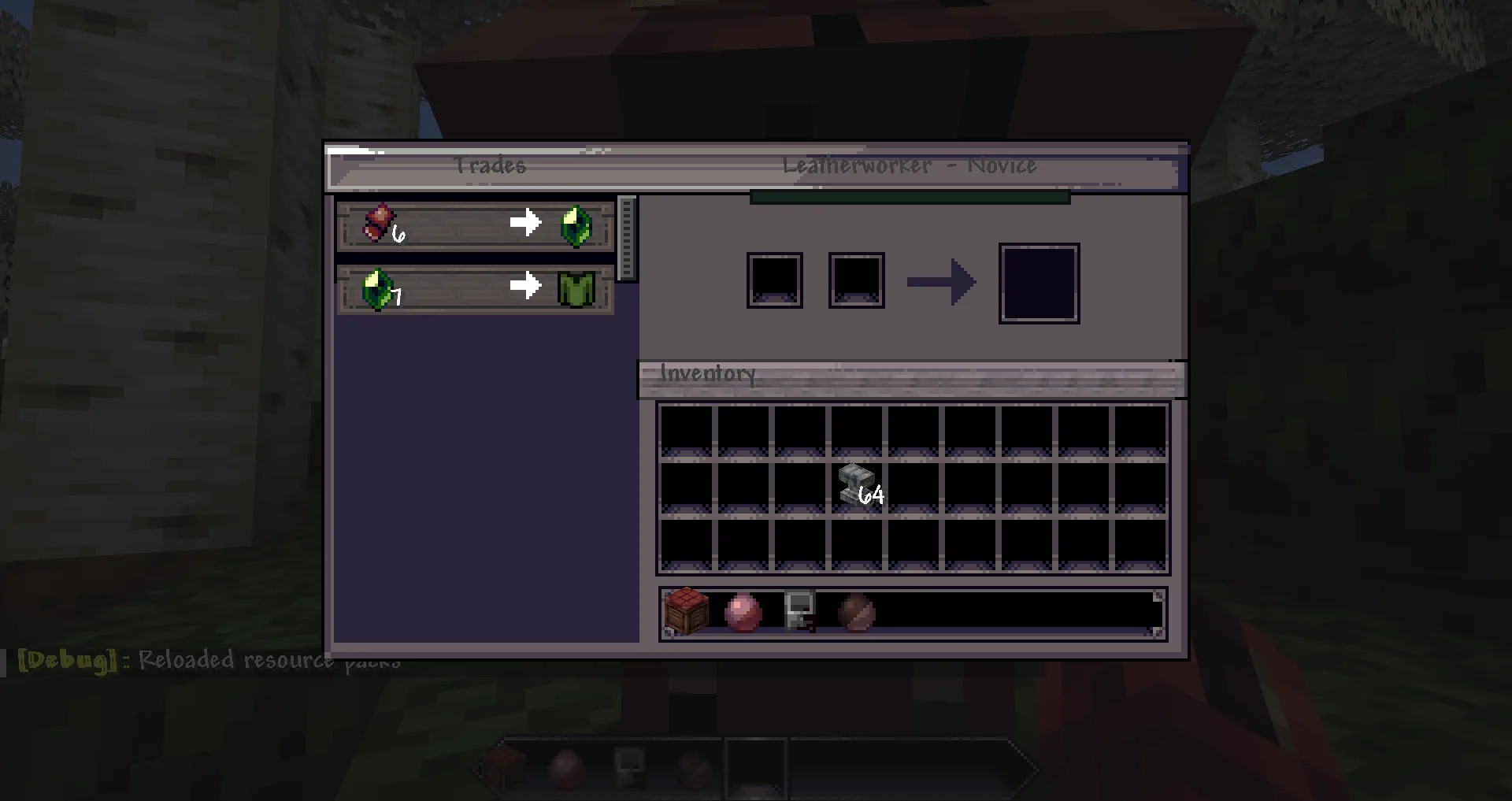This screenshot has height=801, width=1512.
Task: Click the trade list scrollbar handle
Action: point(626,236)
